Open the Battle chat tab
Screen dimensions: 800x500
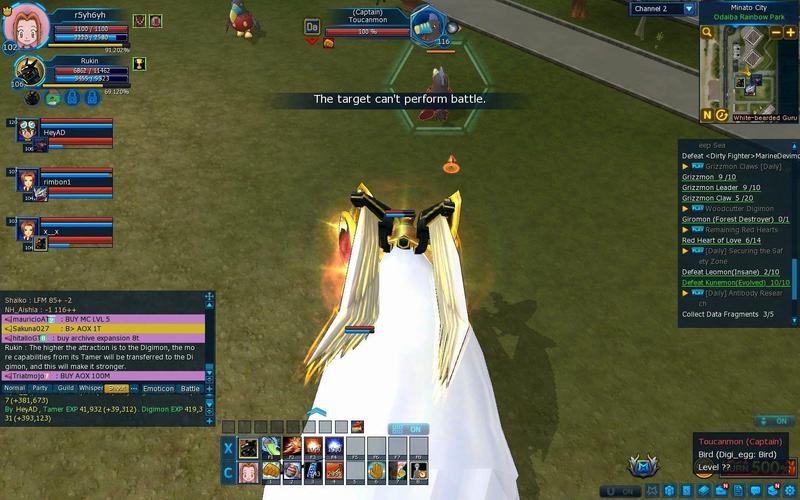pyautogui.click(x=190, y=388)
